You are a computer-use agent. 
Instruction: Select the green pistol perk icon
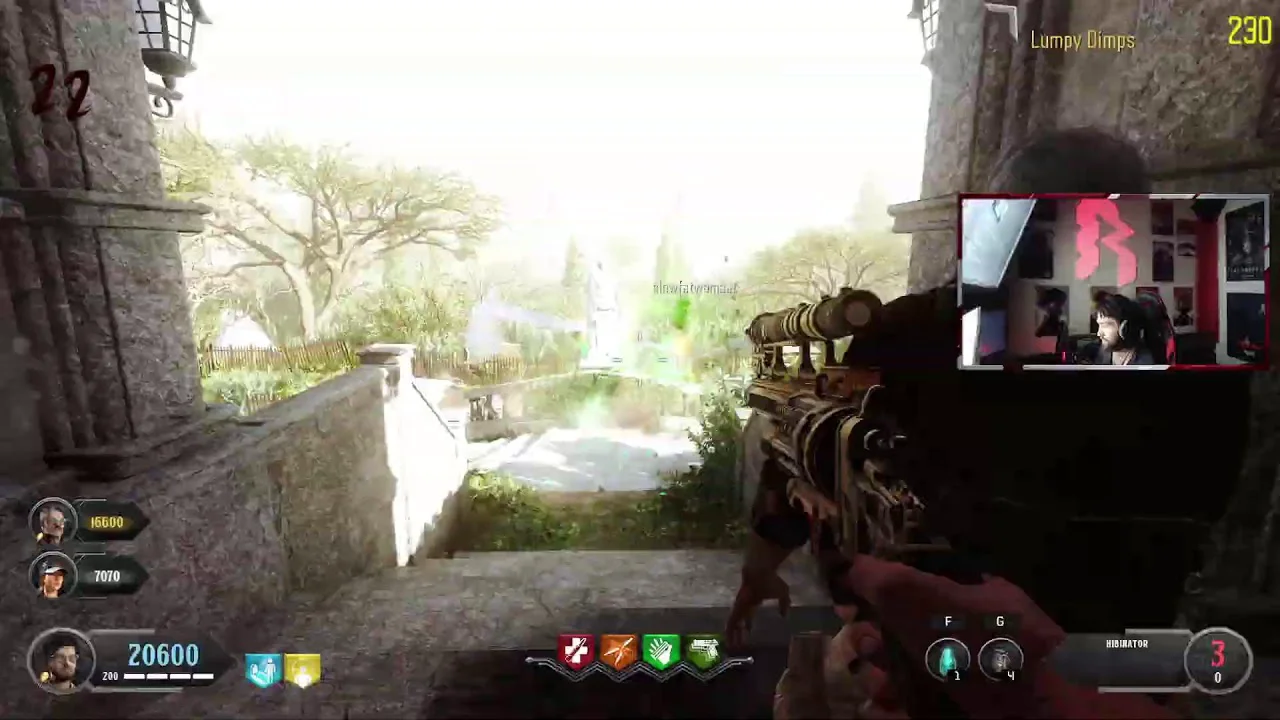coord(704,652)
